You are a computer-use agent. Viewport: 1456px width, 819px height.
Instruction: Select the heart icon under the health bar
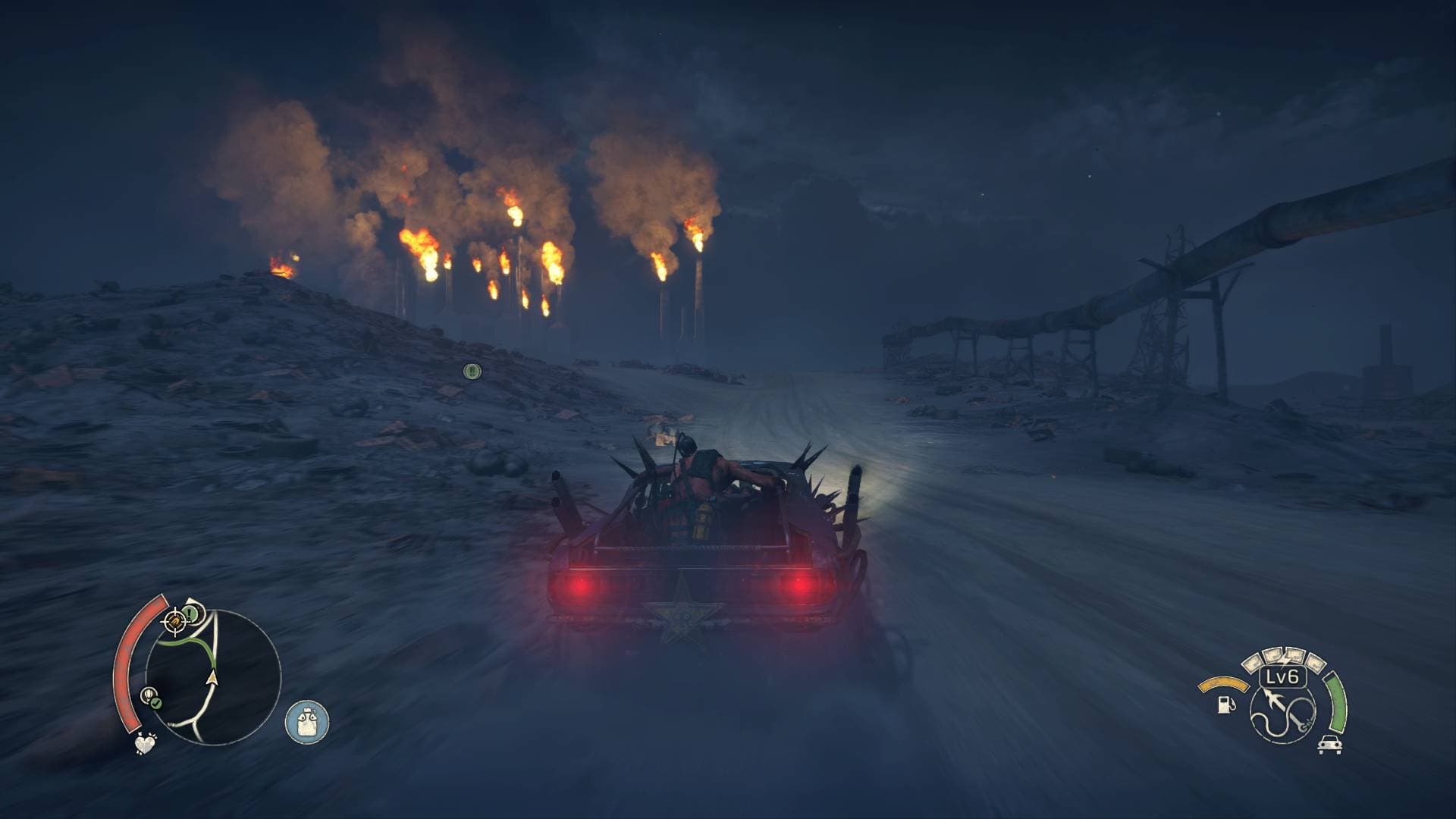click(x=145, y=745)
